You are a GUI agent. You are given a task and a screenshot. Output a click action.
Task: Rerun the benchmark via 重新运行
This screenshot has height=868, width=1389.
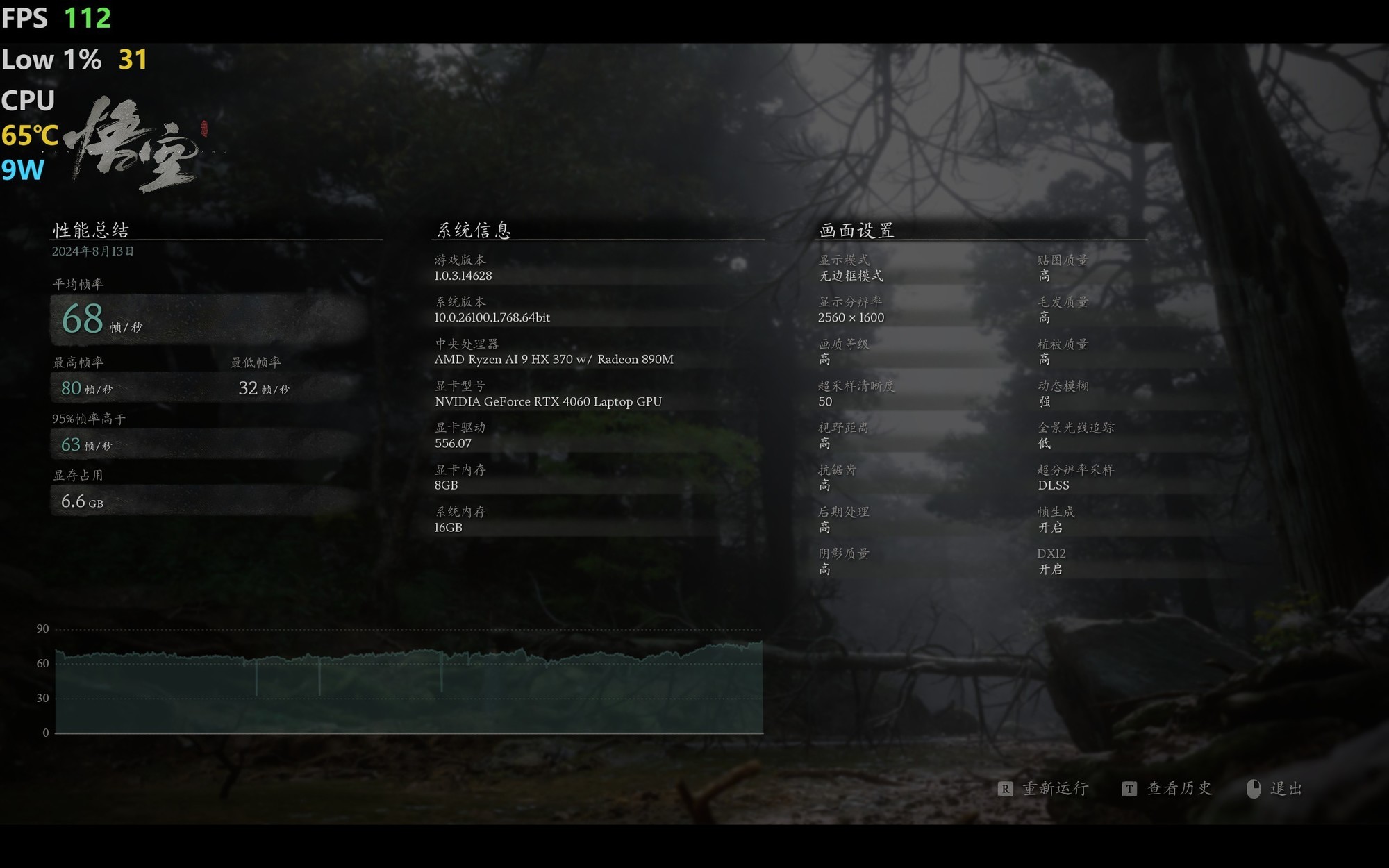pyautogui.click(x=1054, y=789)
